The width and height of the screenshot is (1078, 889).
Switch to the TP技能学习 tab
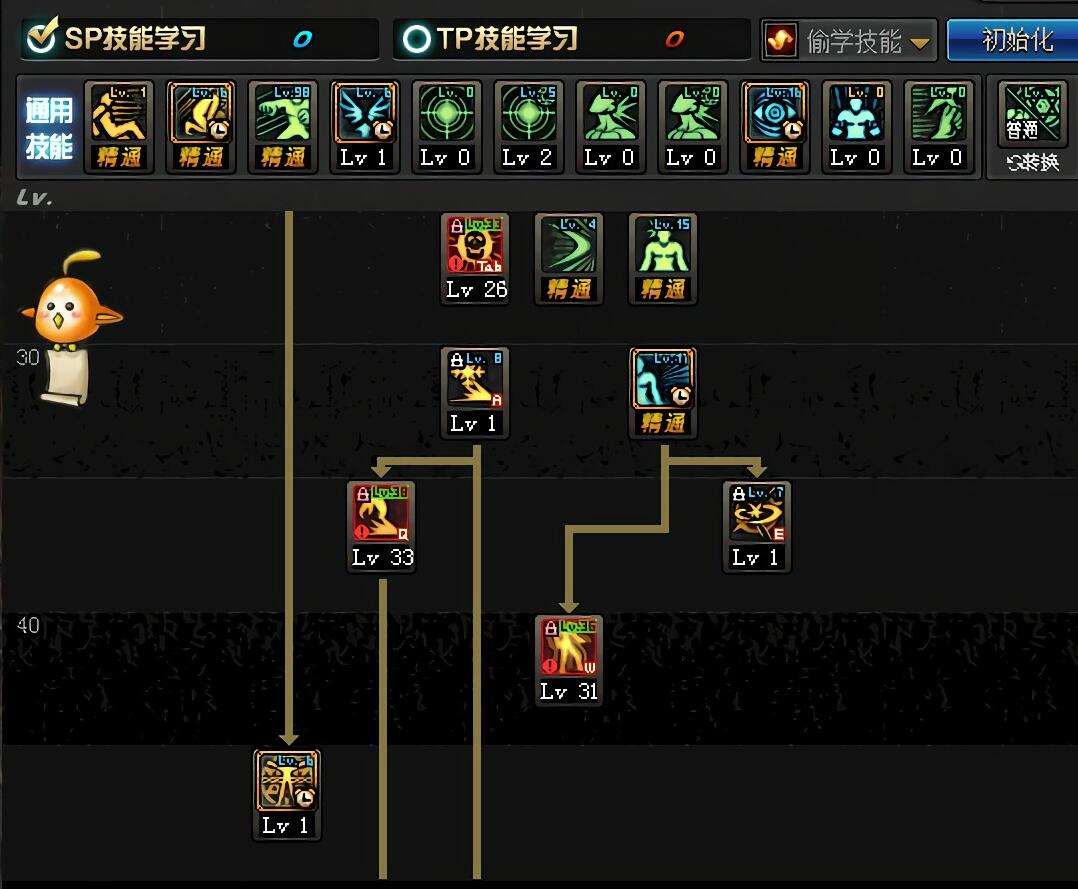coord(507,39)
